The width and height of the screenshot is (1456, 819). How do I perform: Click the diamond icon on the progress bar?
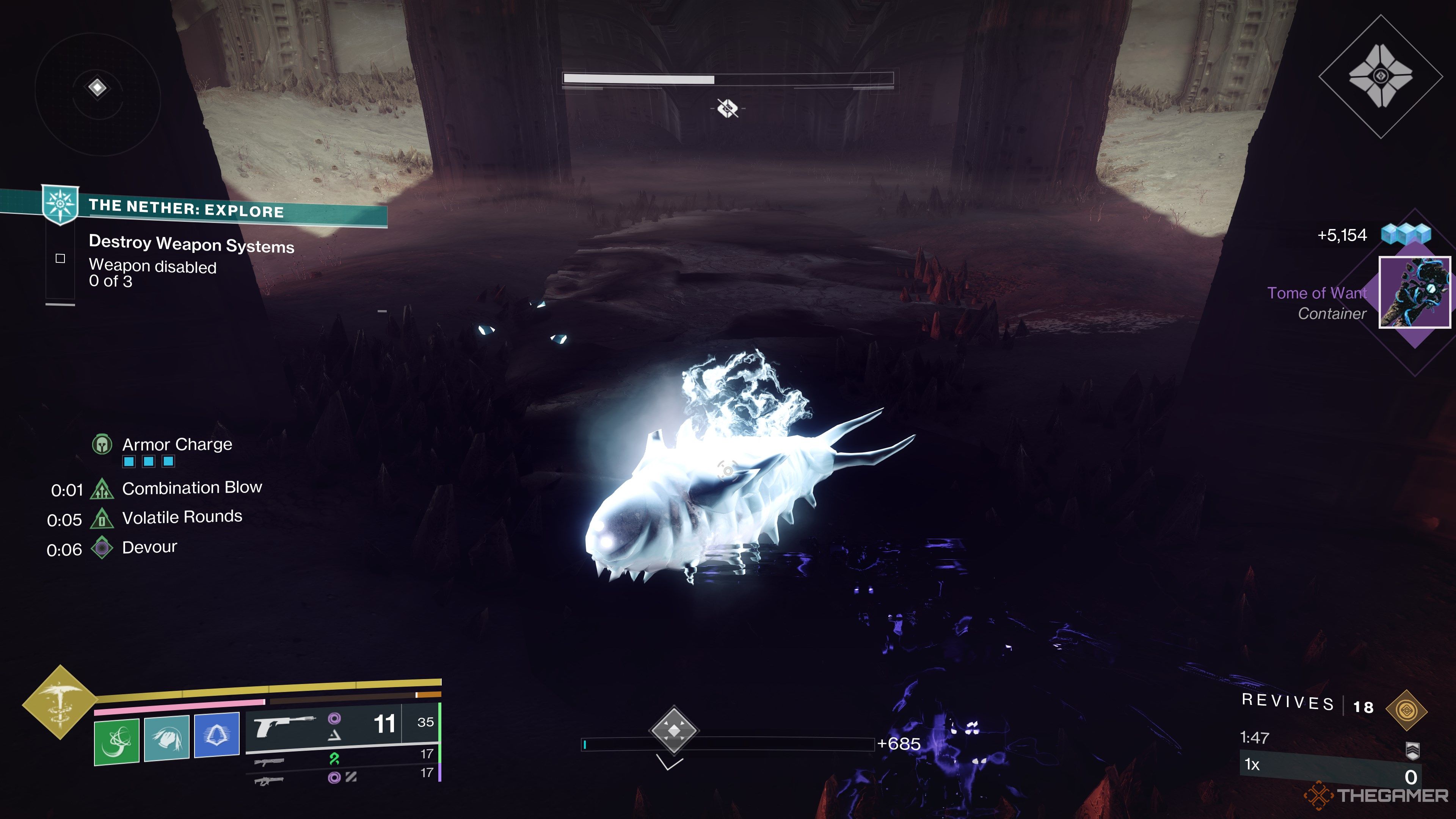coord(674,730)
